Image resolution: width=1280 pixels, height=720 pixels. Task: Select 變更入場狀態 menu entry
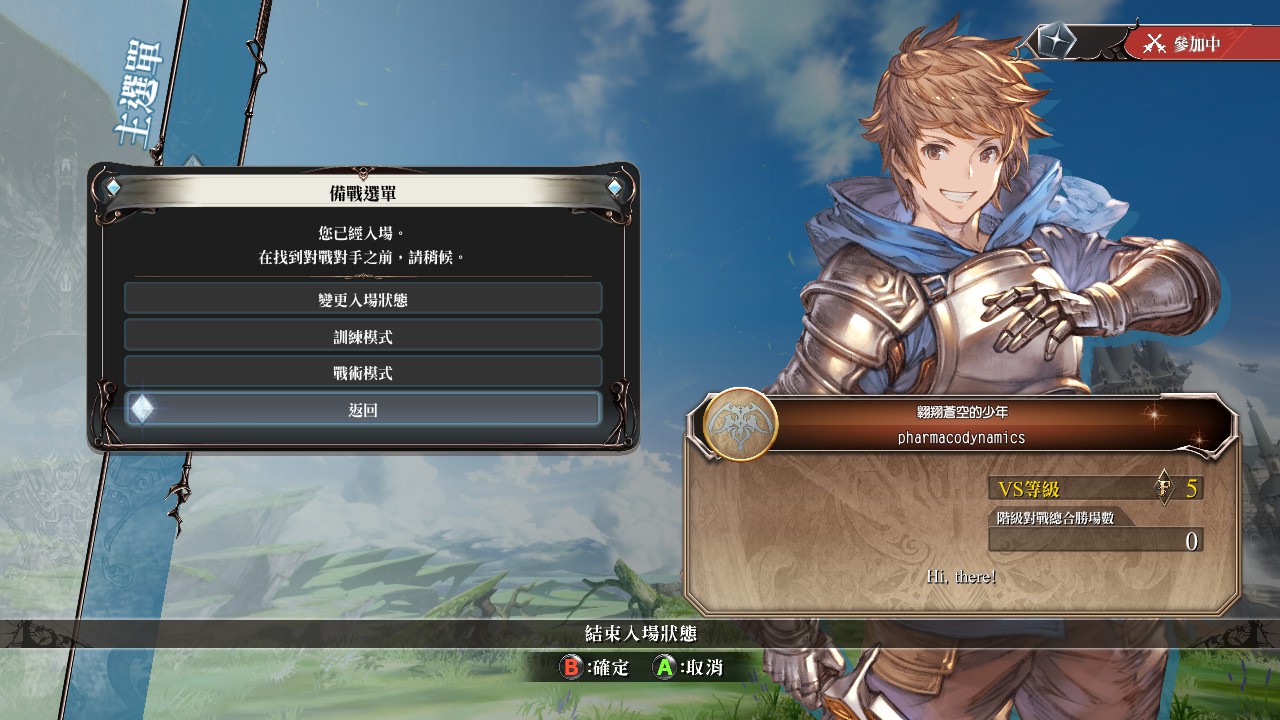click(x=363, y=298)
